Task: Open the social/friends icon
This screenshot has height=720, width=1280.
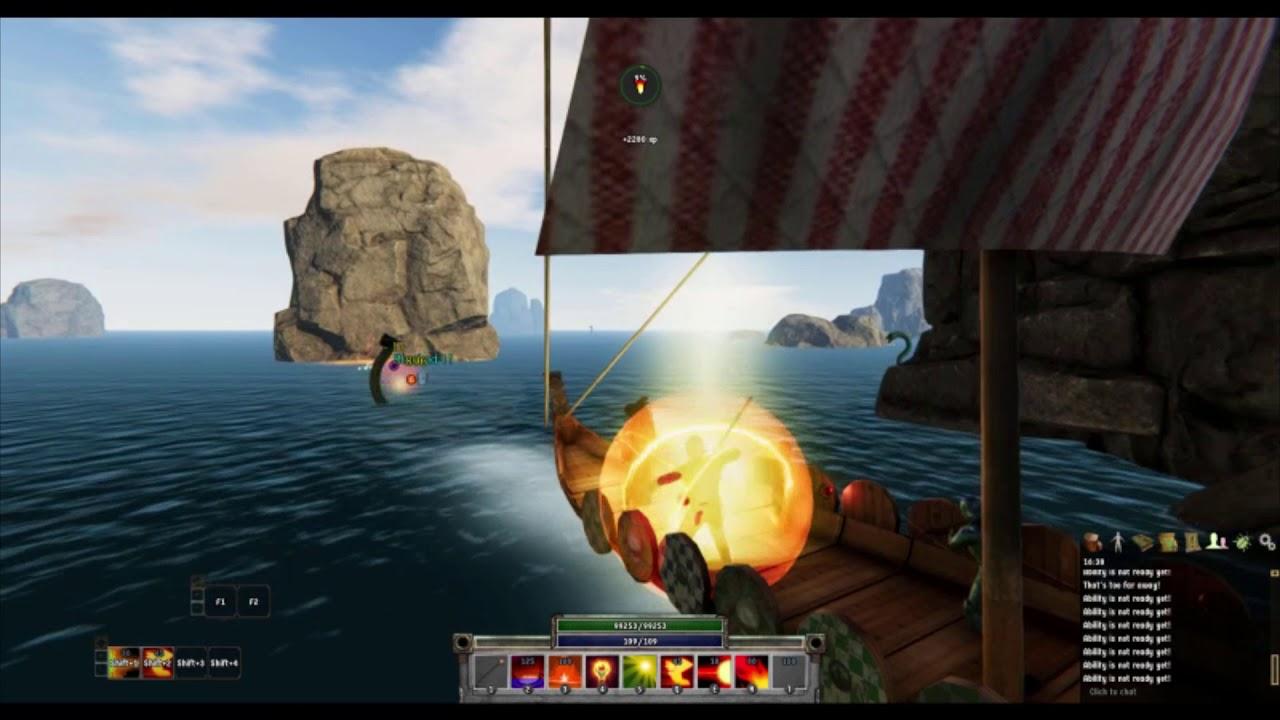Action: [x=1215, y=540]
